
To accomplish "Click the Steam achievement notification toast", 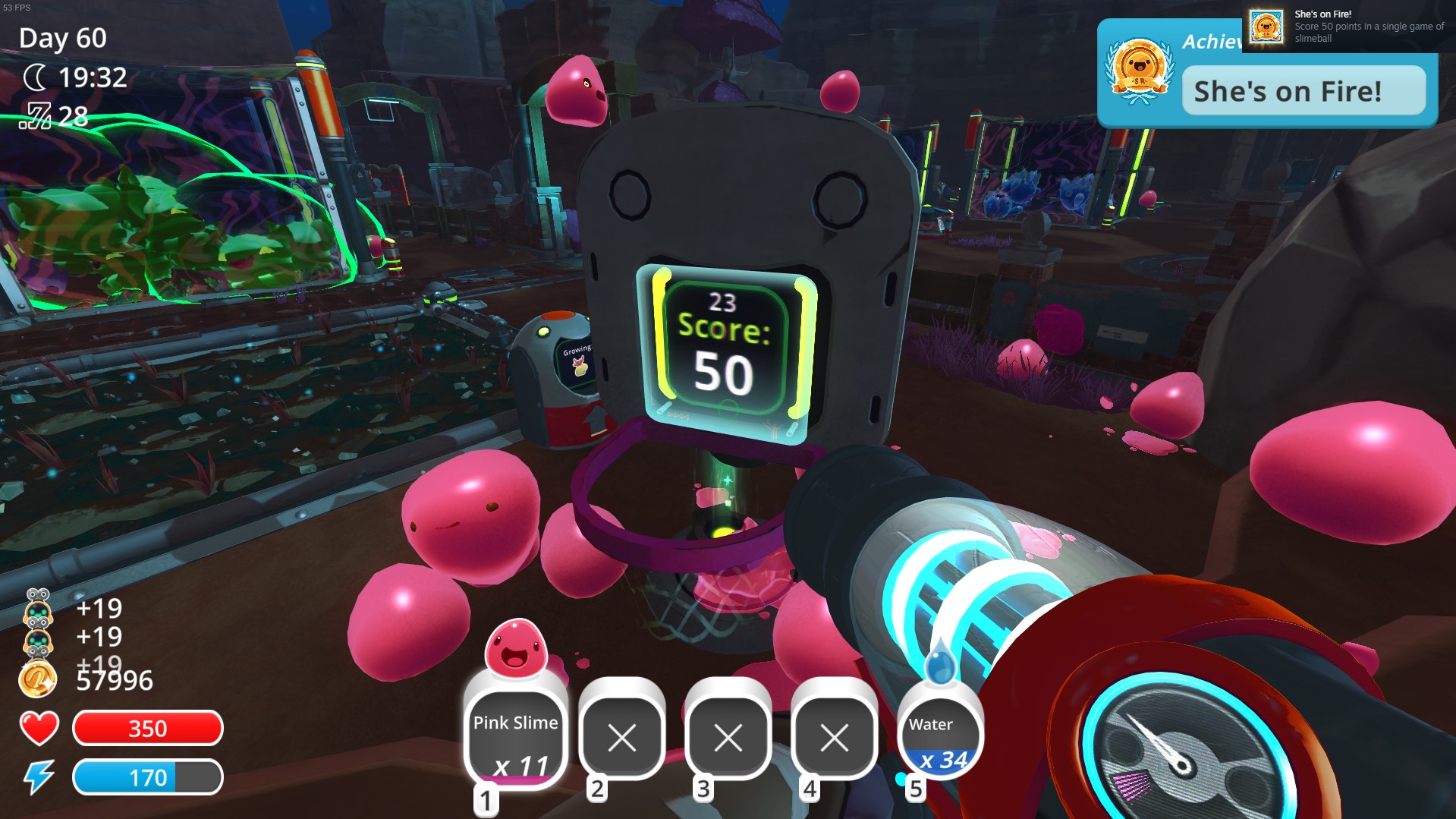I will pyautogui.click(x=1348, y=27).
